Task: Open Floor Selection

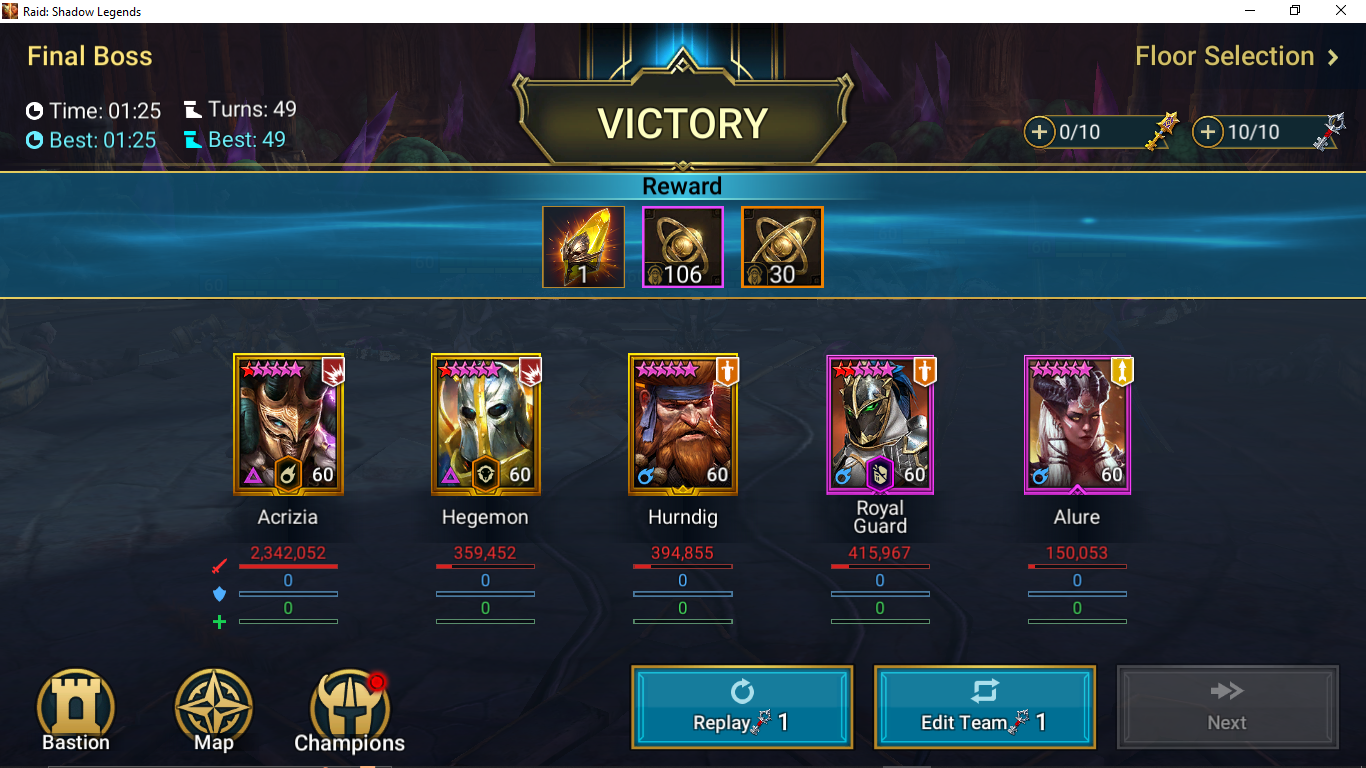Action: pos(1236,57)
